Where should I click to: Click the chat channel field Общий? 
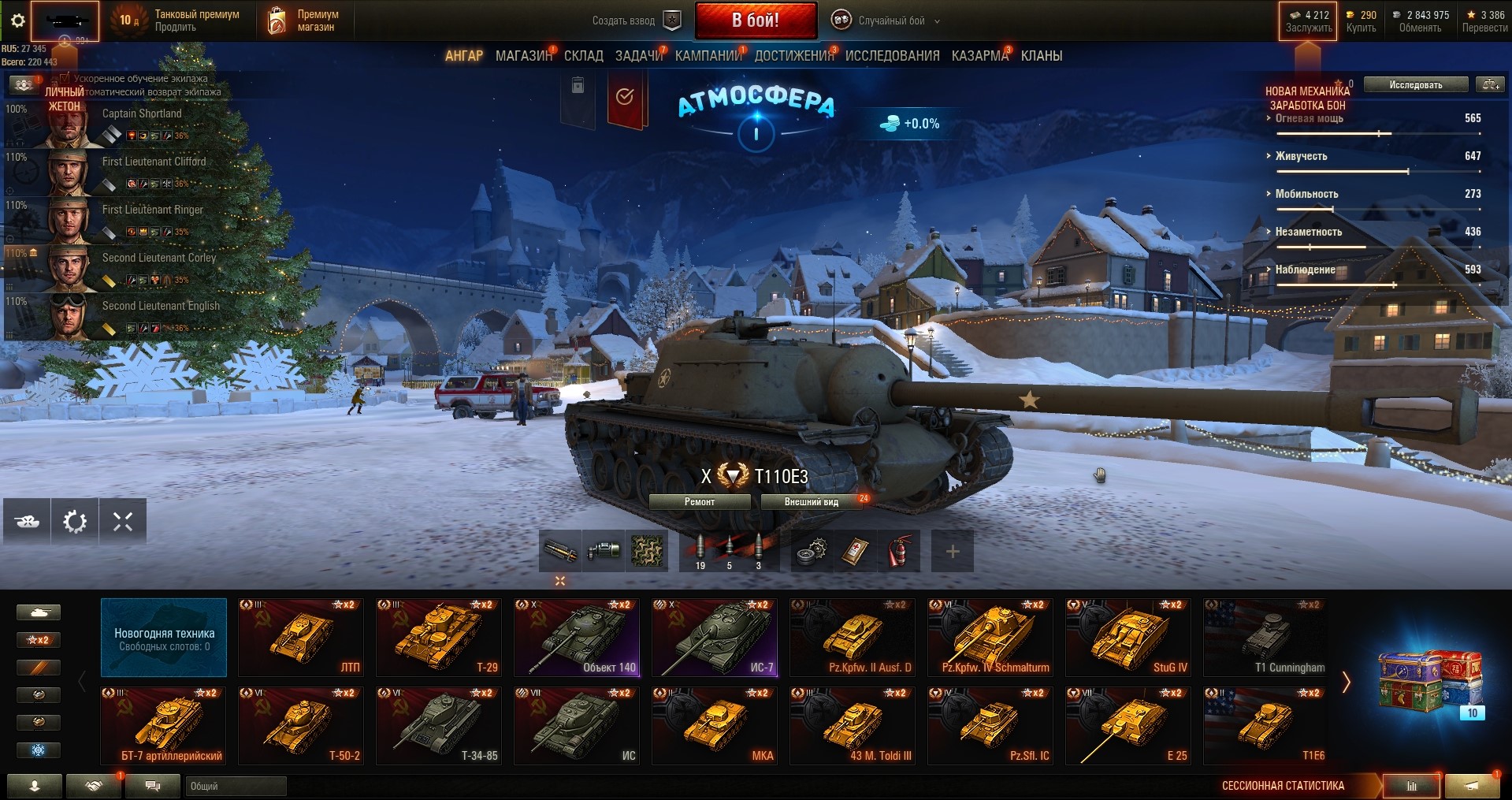pos(235,786)
